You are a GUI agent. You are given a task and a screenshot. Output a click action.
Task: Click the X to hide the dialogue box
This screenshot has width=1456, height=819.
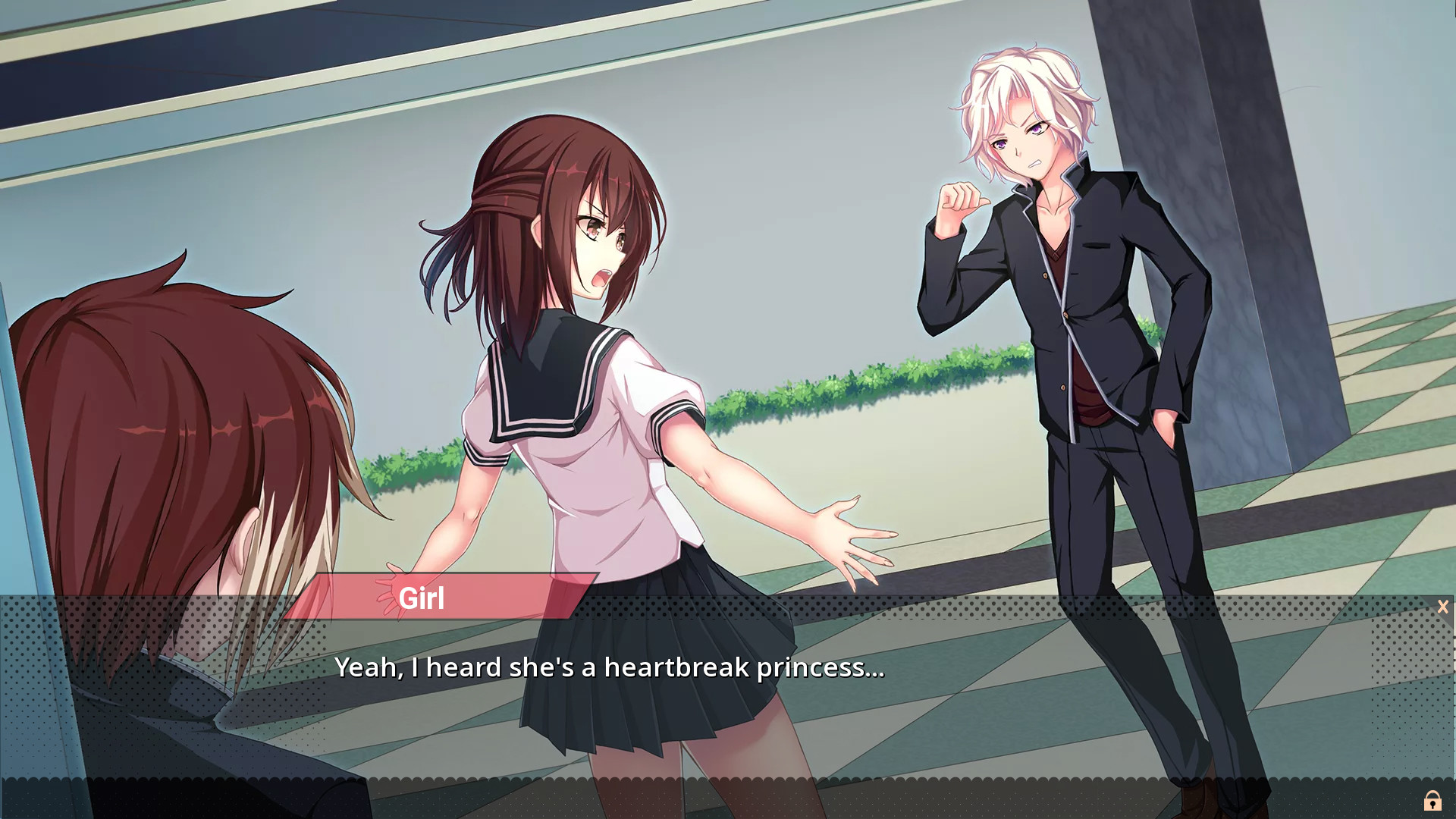pyautogui.click(x=1442, y=606)
